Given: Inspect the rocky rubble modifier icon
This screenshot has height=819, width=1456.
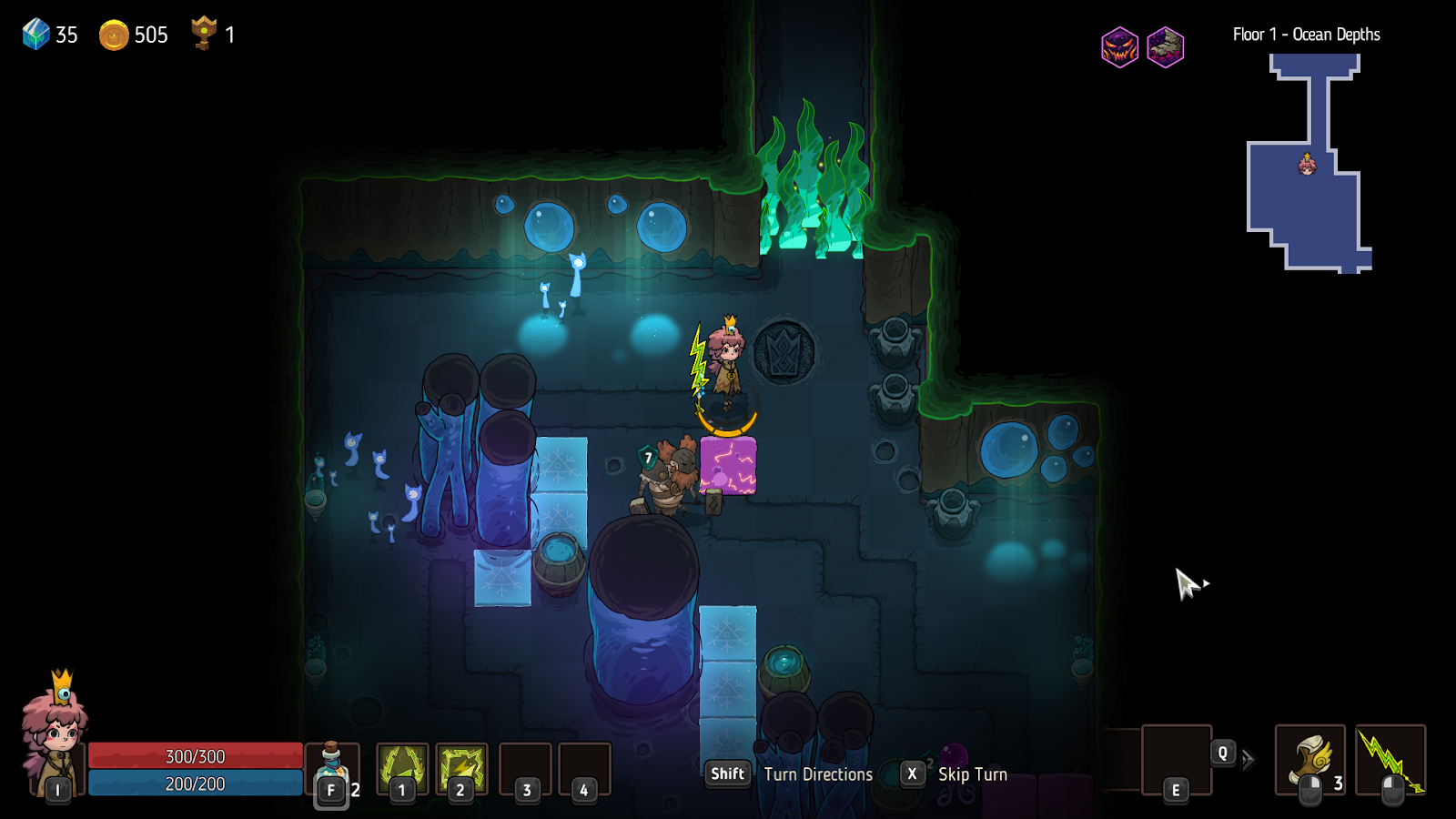Looking at the screenshot, I should click(x=1165, y=47).
